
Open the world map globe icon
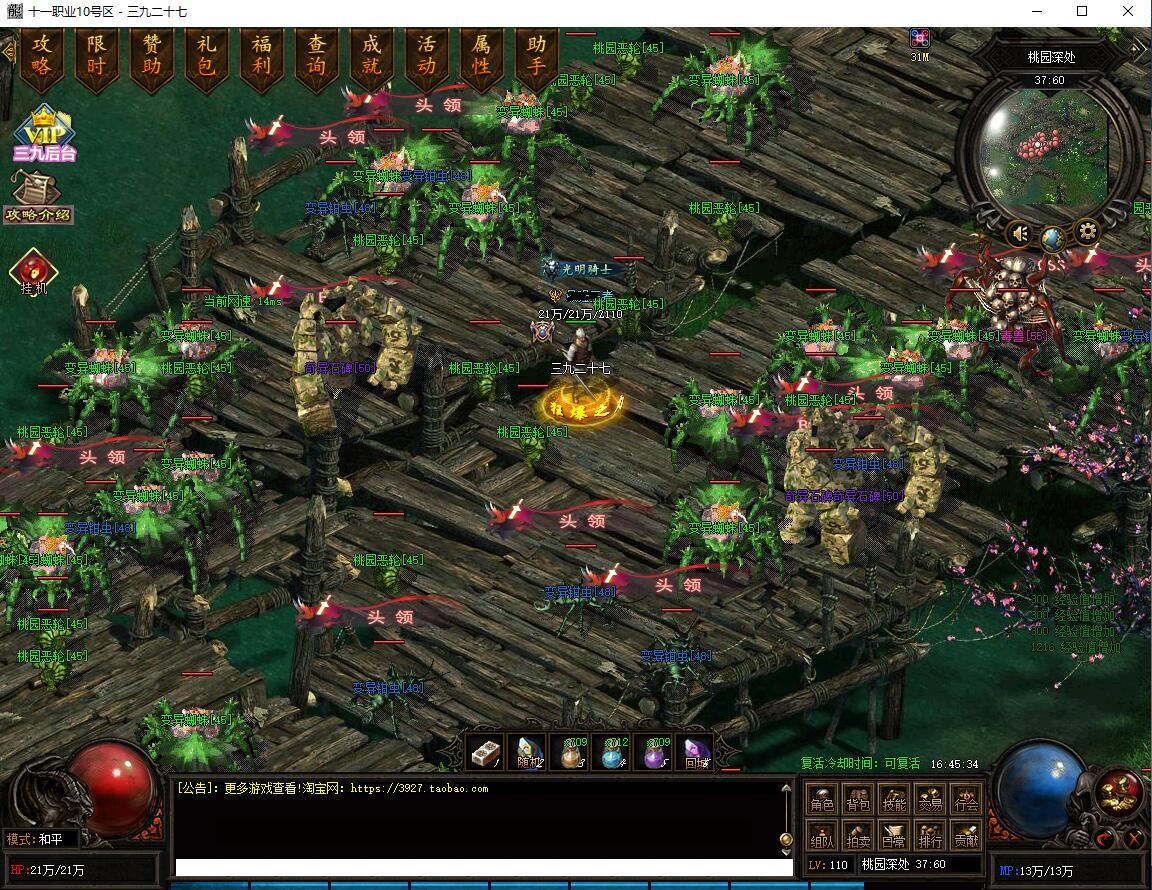coord(1052,238)
